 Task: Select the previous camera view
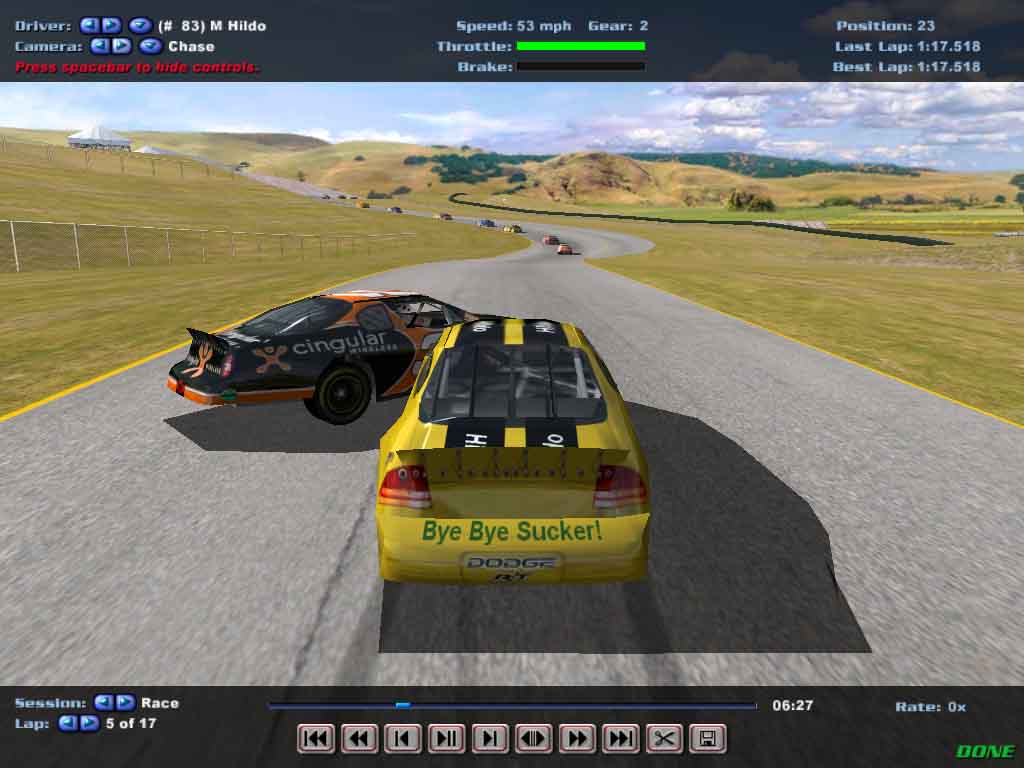click(100, 46)
